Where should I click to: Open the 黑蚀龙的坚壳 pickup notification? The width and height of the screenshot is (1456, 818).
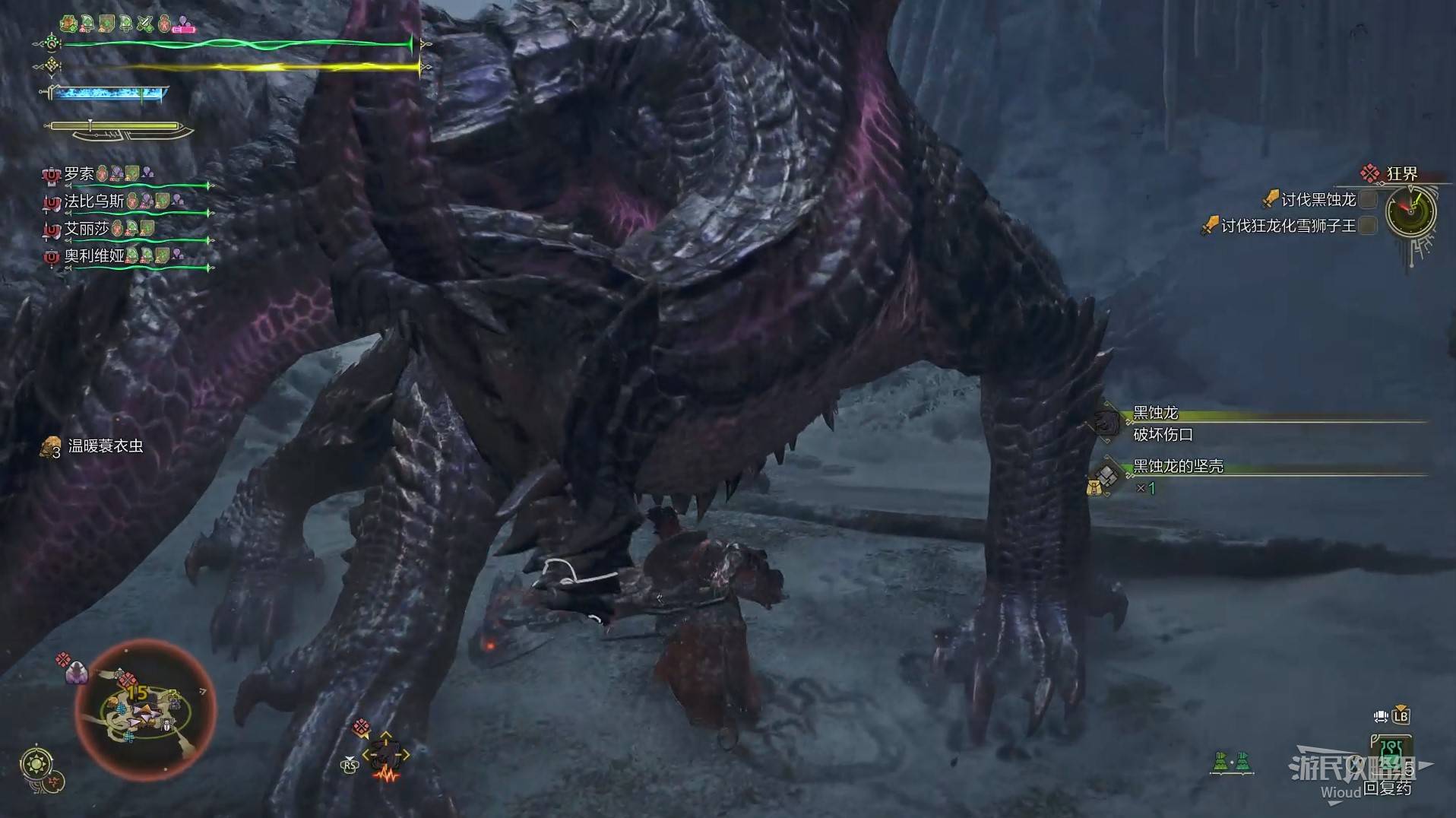click(x=1178, y=467)
